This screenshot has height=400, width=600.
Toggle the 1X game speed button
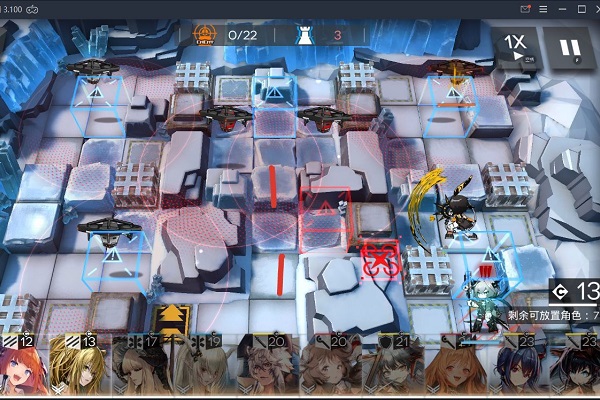[516, 47]
